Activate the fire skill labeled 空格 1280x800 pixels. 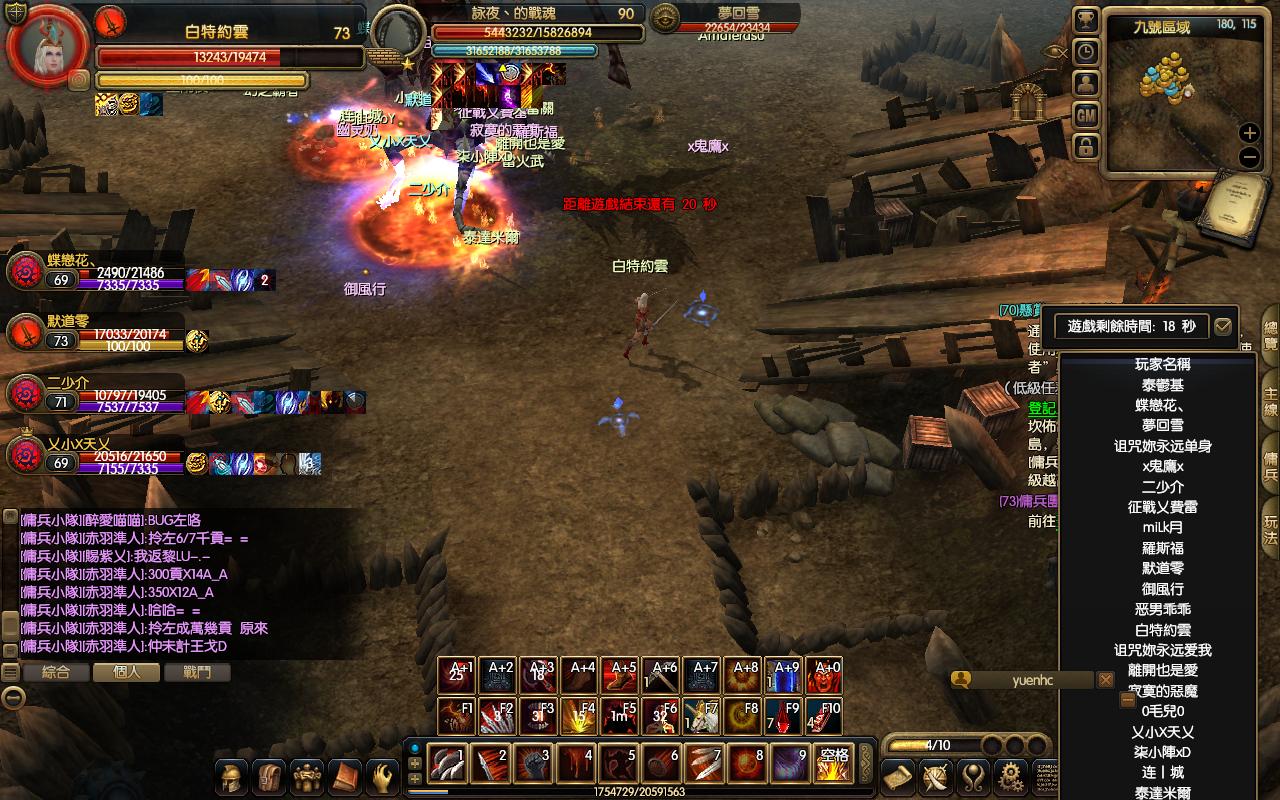pos(833,765)
